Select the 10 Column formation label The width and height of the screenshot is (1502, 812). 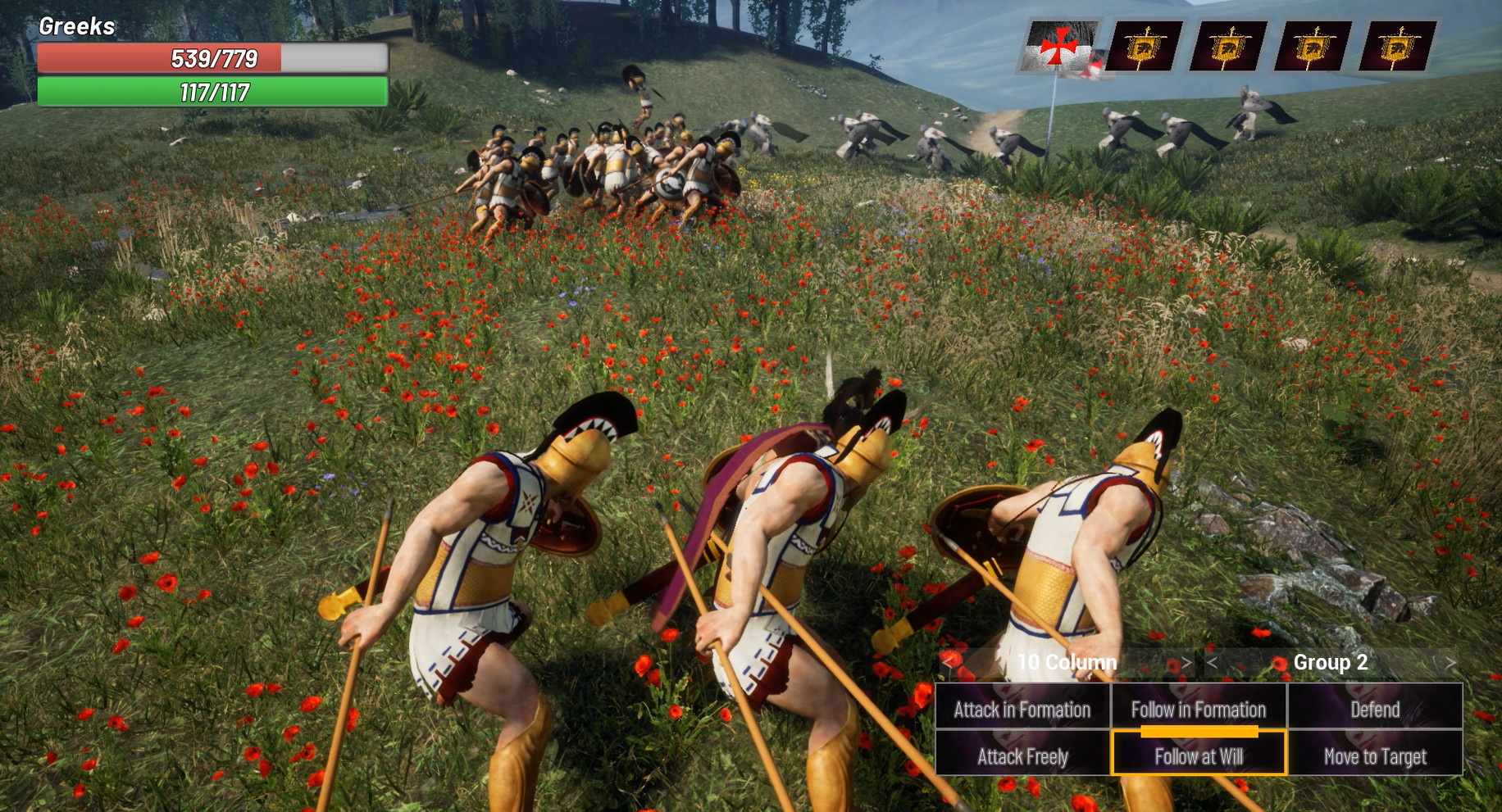click(x=1066, y=663)
